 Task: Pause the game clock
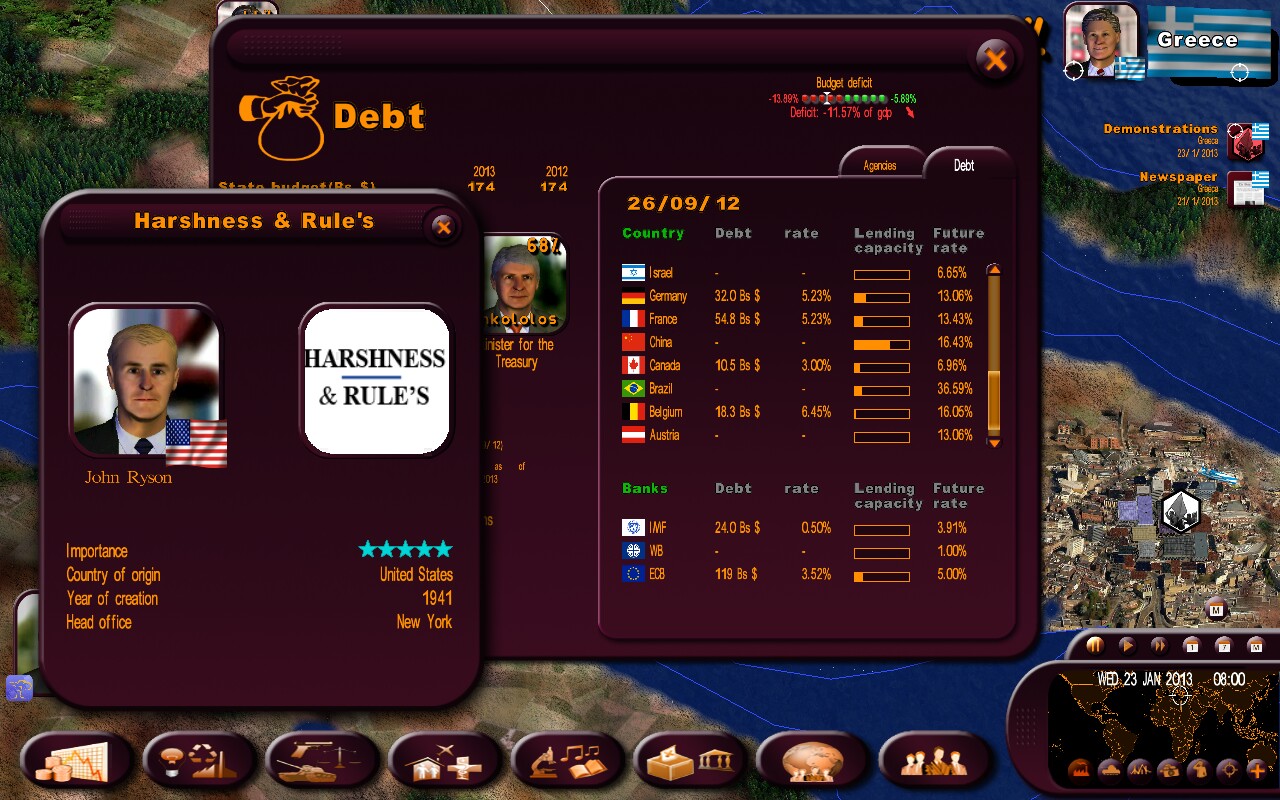pyautogui.click(x=1095, y=645)
